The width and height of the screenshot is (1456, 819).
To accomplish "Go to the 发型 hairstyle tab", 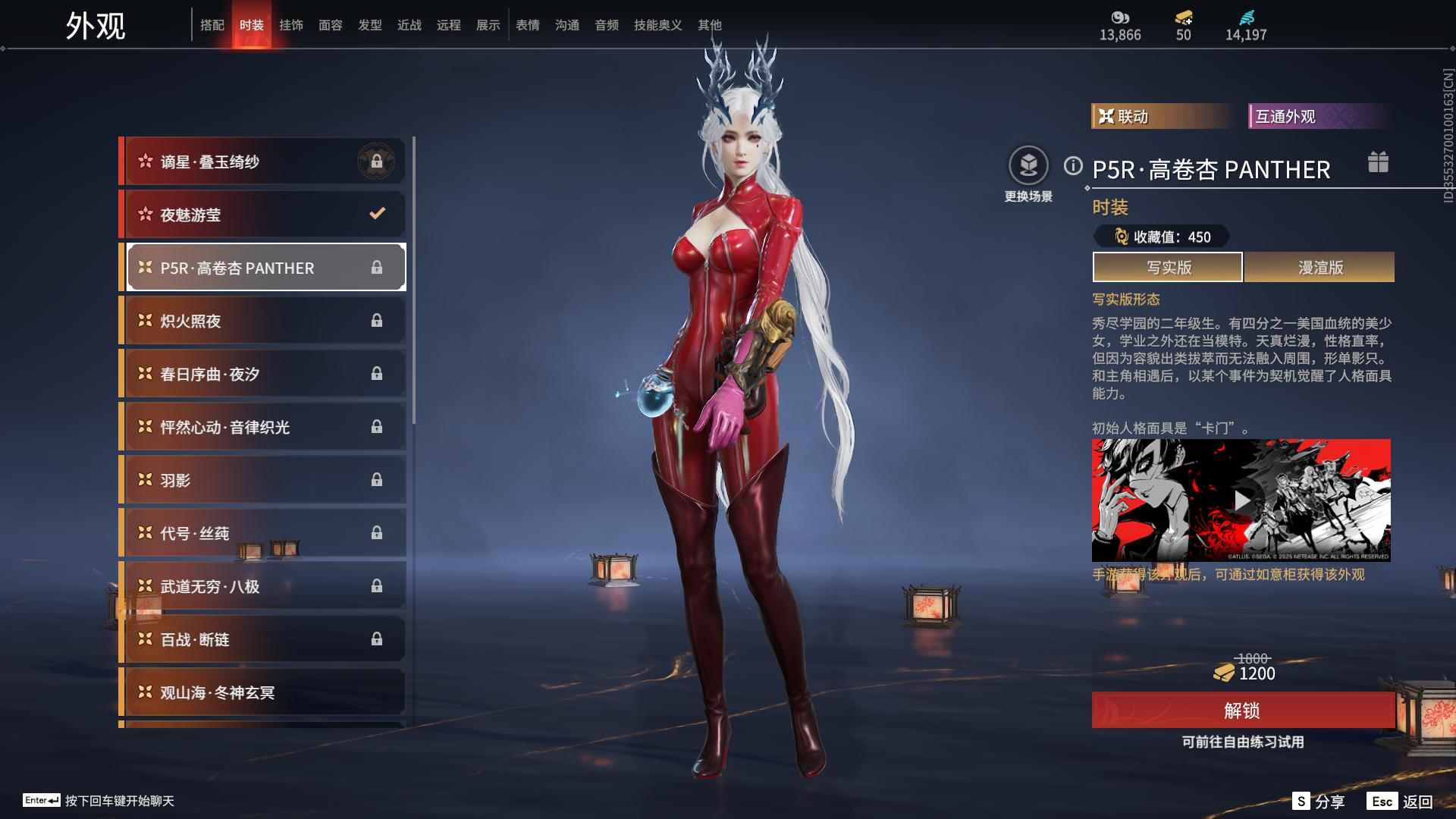I will point(369,25).
